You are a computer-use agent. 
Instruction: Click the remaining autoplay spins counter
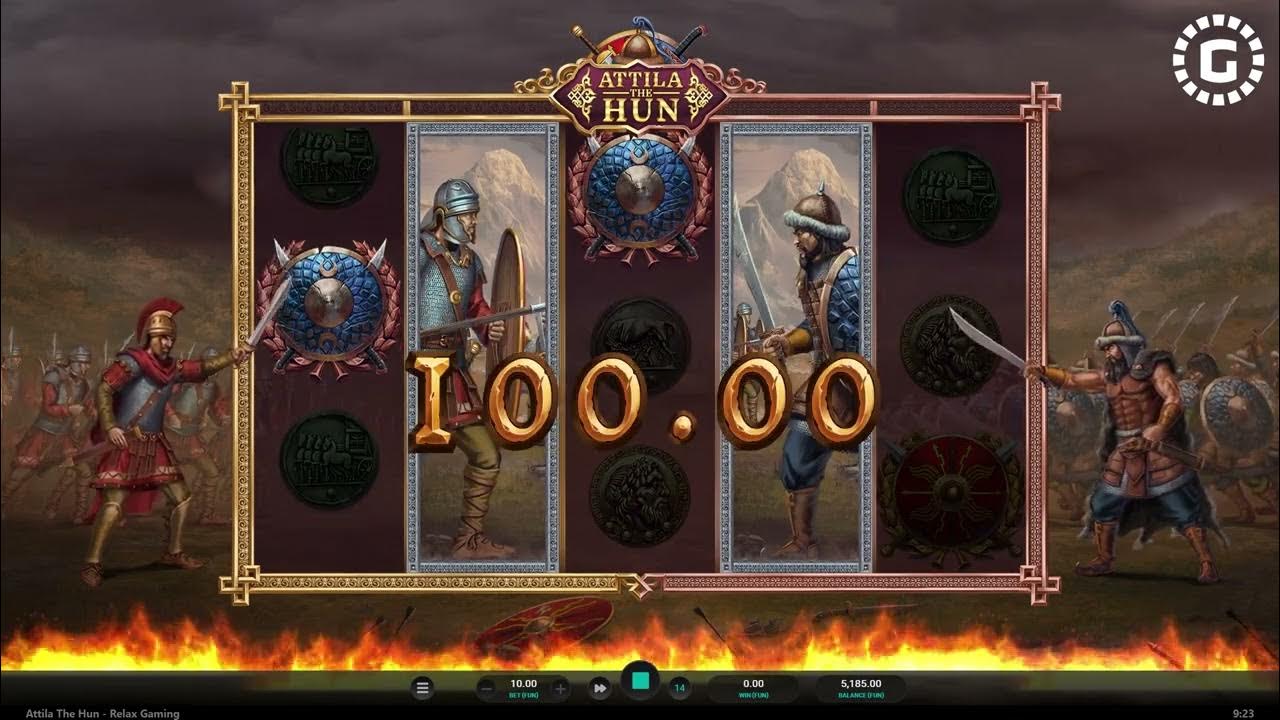[679, 686]
